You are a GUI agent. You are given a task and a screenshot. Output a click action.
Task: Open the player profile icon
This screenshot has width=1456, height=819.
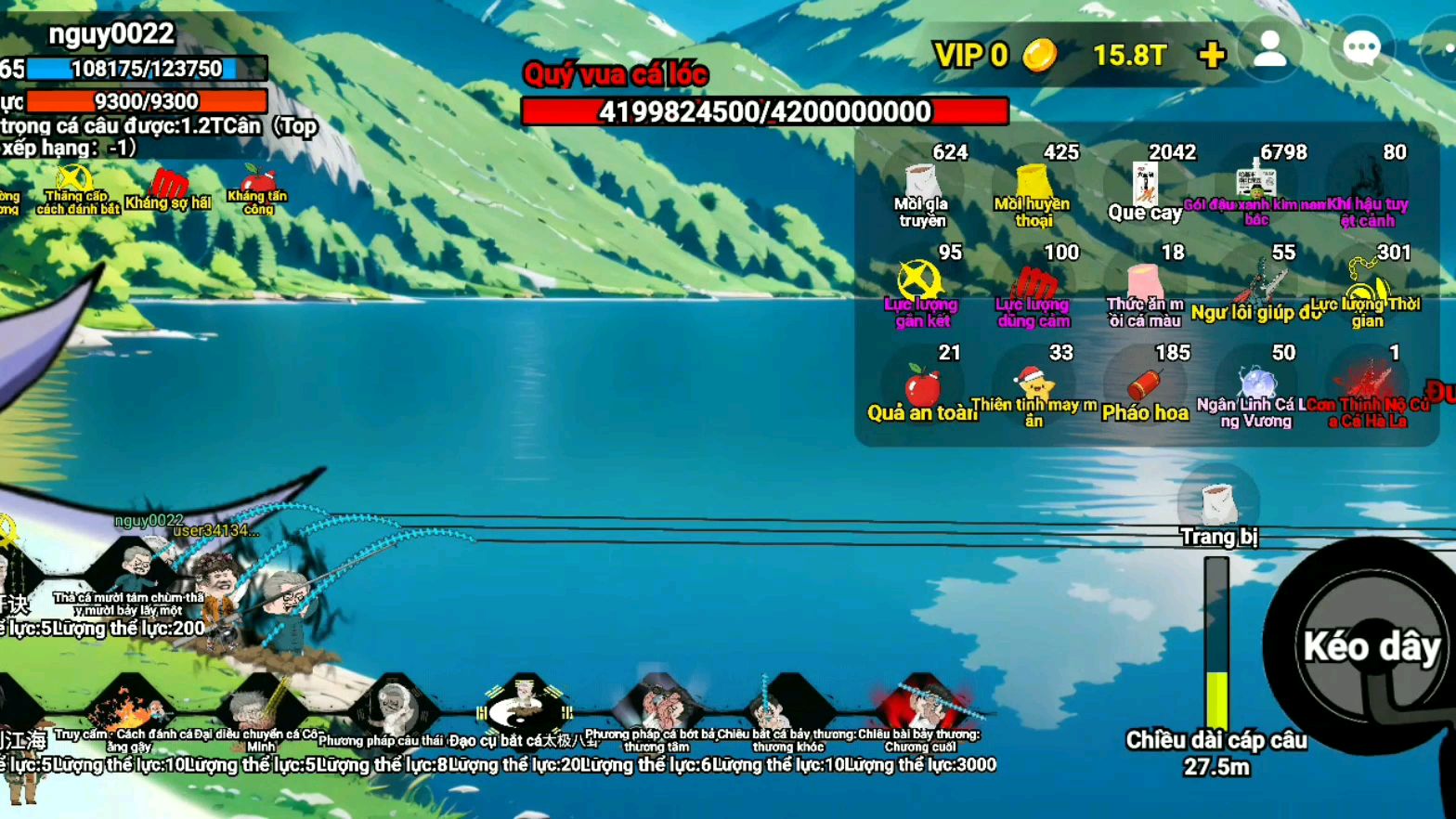click(1269, 49)
